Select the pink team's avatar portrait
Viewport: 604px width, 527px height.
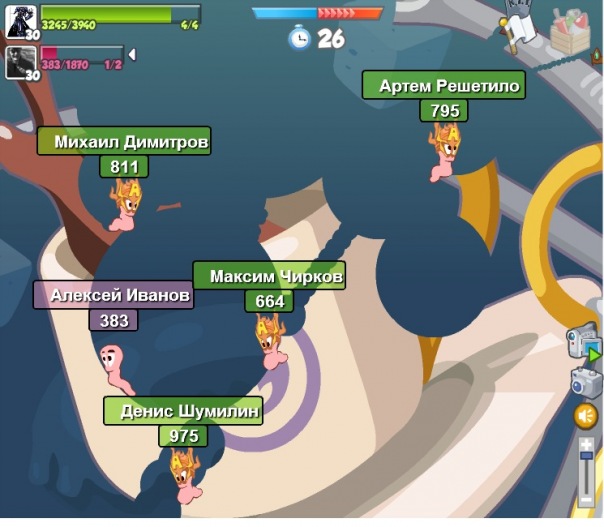click(21, 60)
